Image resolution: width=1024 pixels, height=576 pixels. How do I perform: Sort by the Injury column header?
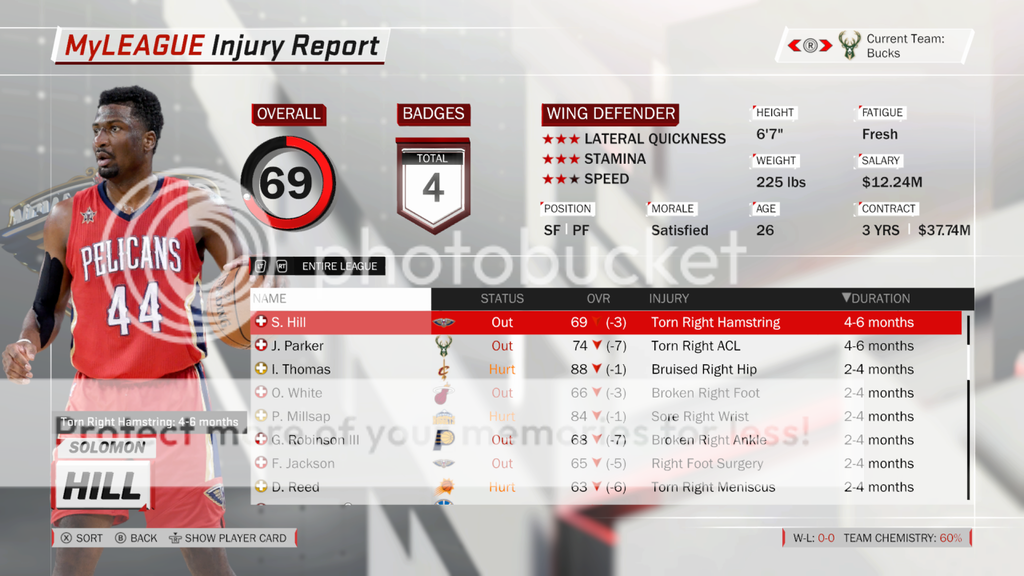tap(669, 298)
